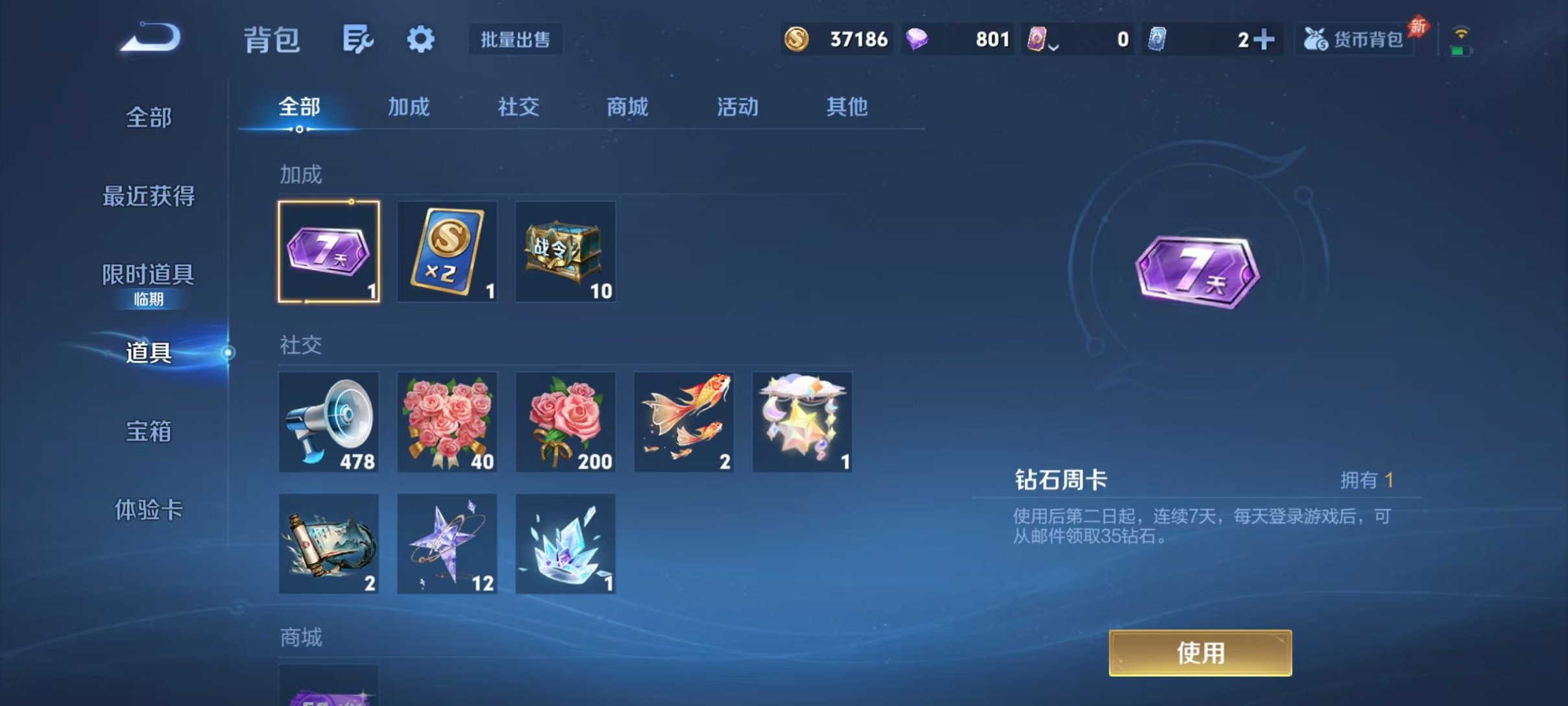Select the 战令 battle pass chest
Screen dimensions: 1568x706
coord(565,252)
